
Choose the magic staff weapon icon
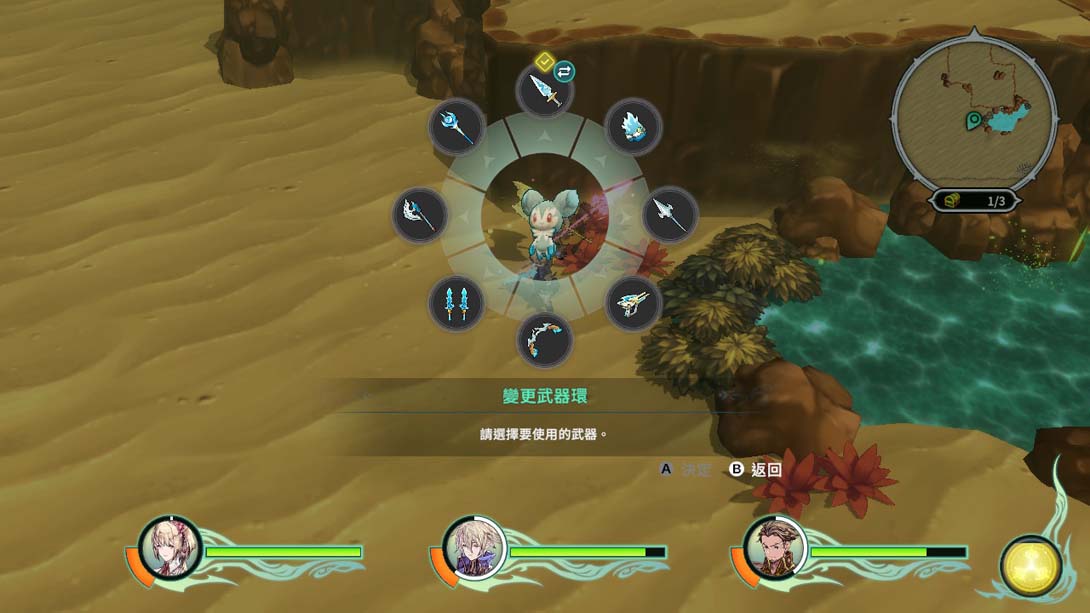(456, 127)
